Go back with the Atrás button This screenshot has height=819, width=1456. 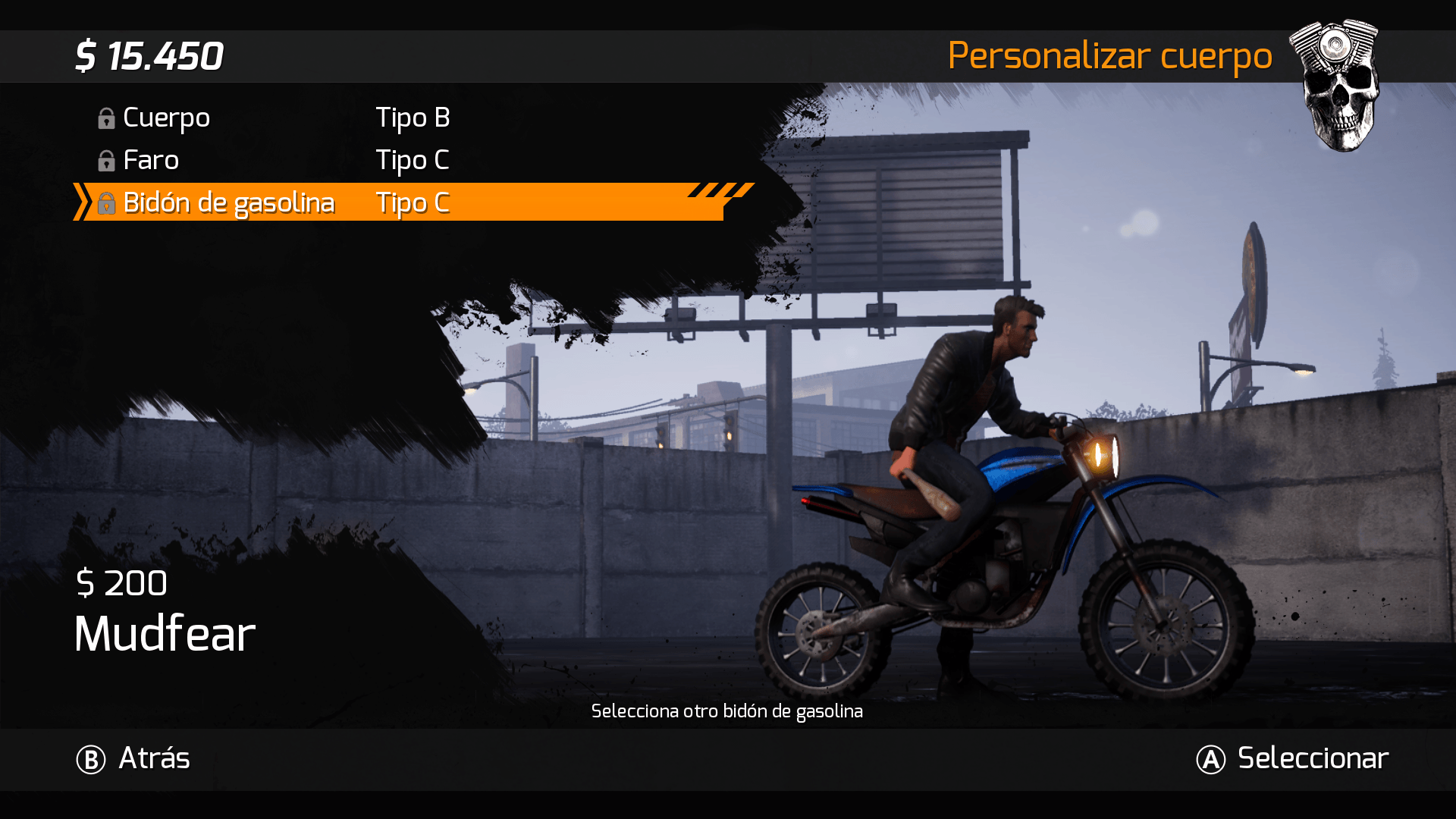point(134,758)
